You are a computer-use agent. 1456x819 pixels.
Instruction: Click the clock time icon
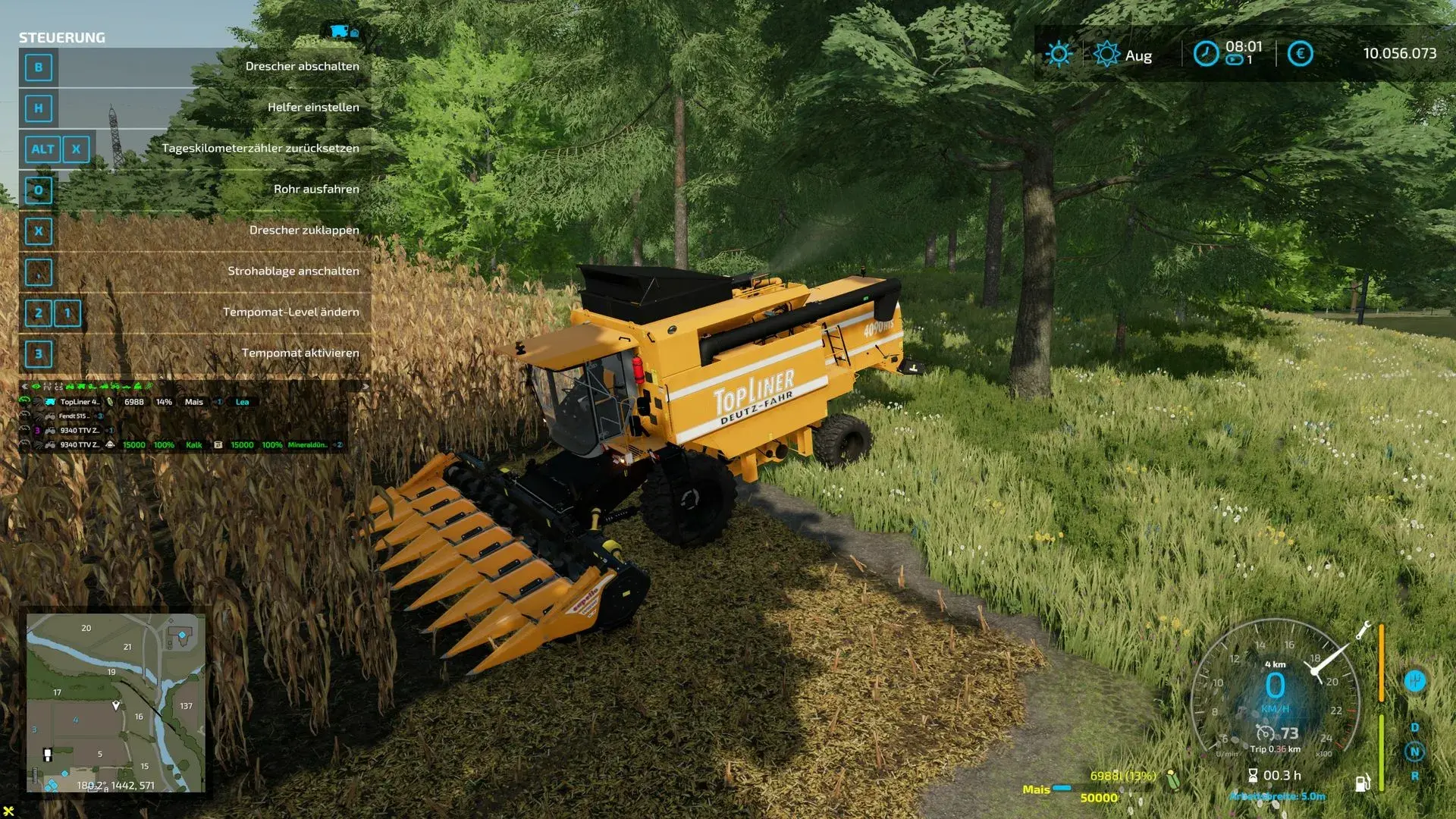(1206, 54)
